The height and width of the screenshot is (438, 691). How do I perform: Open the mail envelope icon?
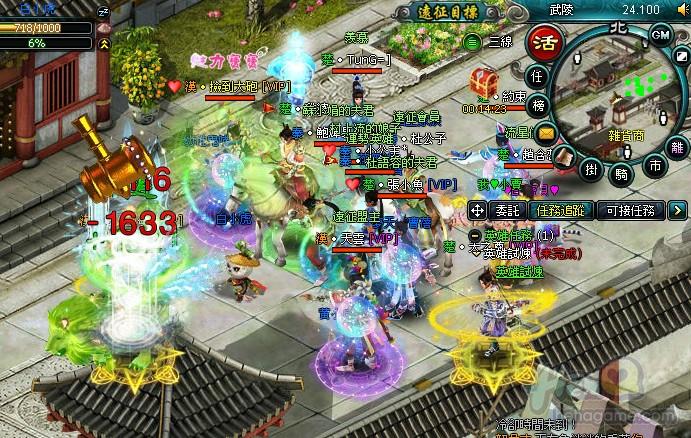pyautogui.click(x=546, y=132)
